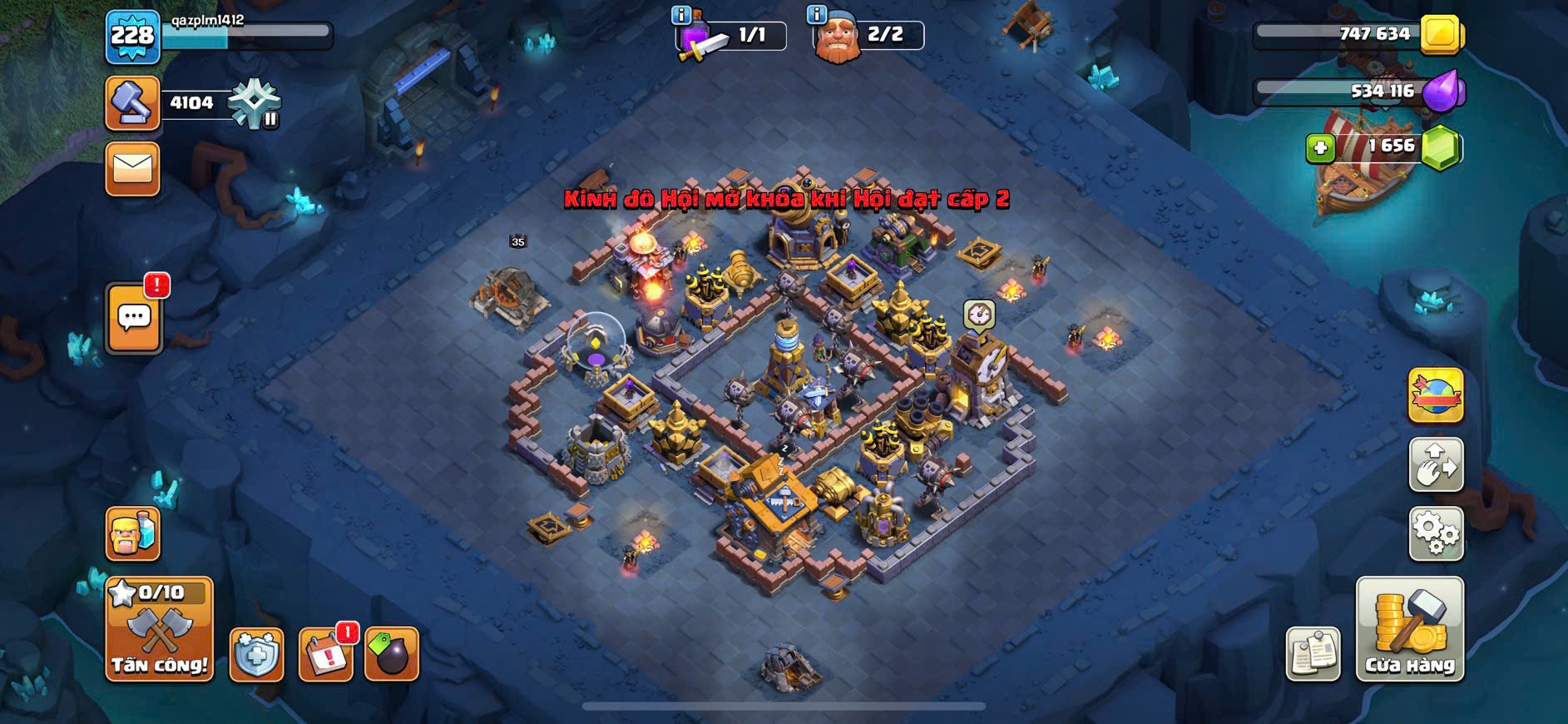Open the mail inbox envelope
The image size is (1568, 724).
point(132,169)
